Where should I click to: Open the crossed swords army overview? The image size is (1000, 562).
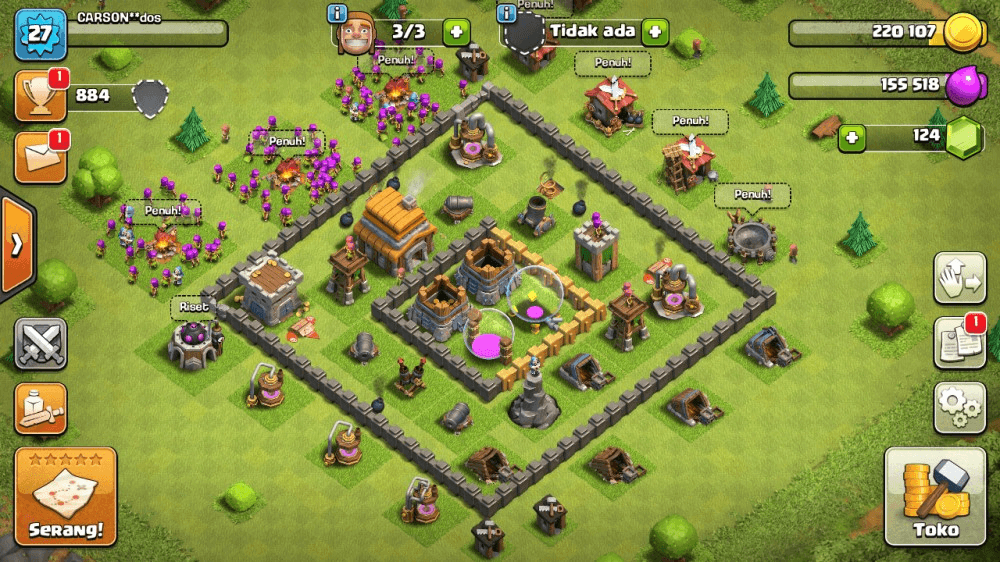(40, 345)
